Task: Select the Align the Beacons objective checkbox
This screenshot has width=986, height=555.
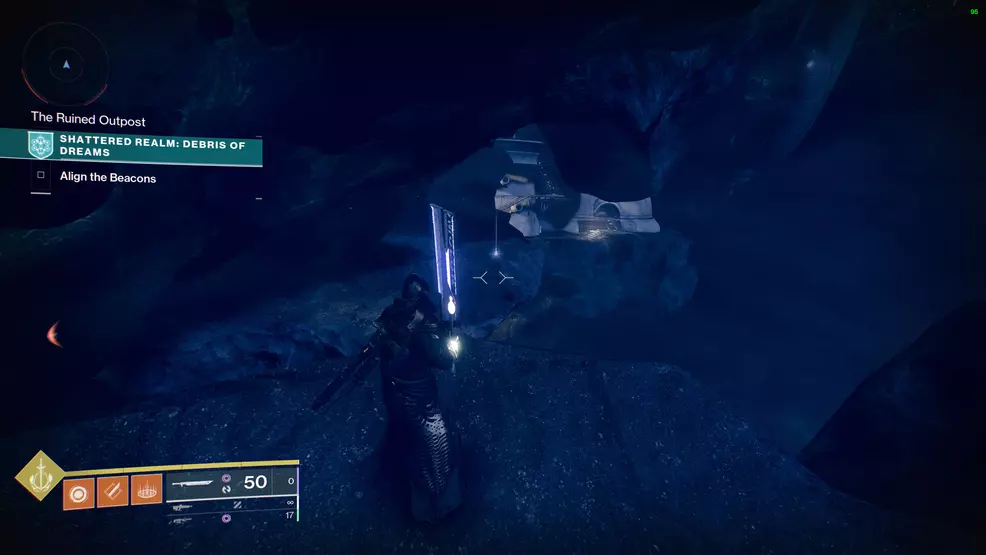Action: [x=41, y=176]
